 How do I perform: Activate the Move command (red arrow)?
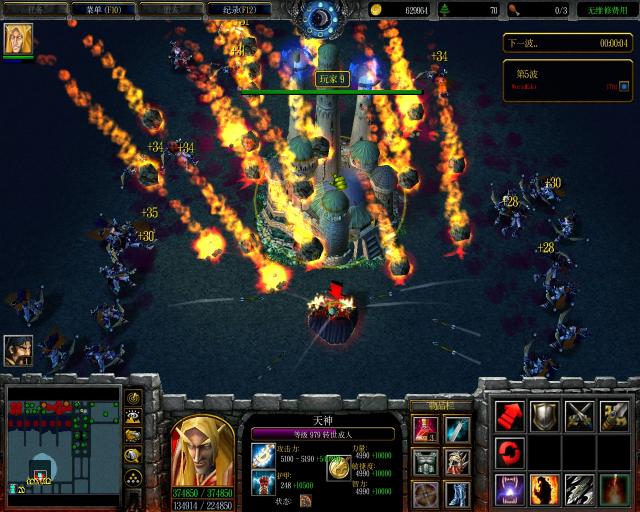click(510, 415)
